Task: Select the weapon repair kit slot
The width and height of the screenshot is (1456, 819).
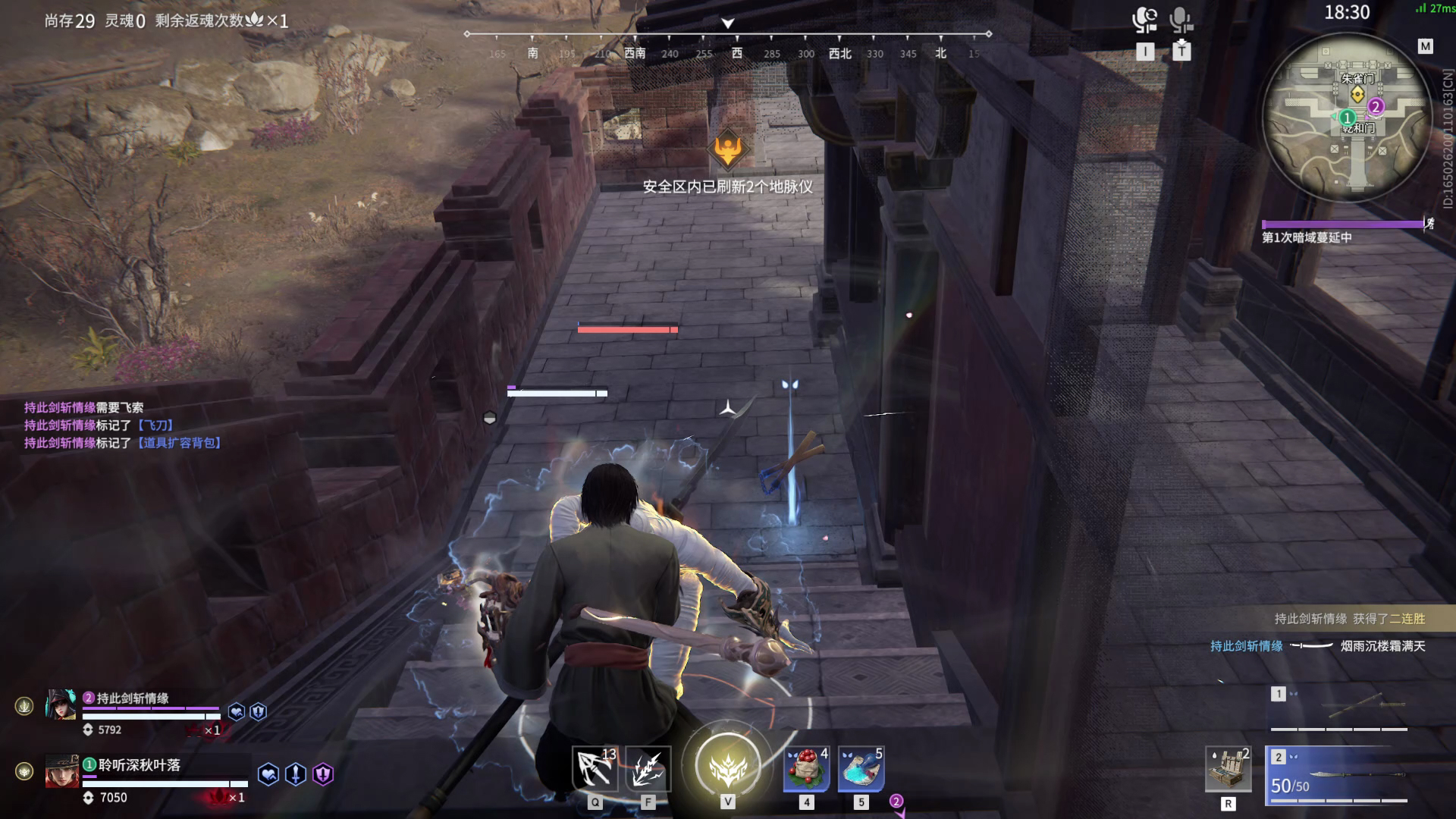Action: coord(1228,769)
